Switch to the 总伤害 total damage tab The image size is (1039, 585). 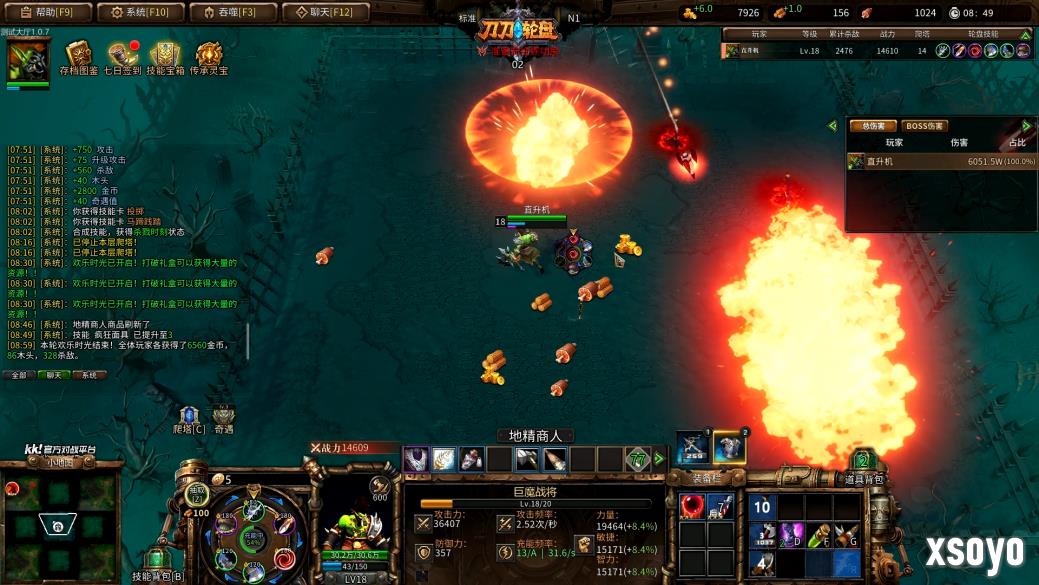[x=872, y=126]
